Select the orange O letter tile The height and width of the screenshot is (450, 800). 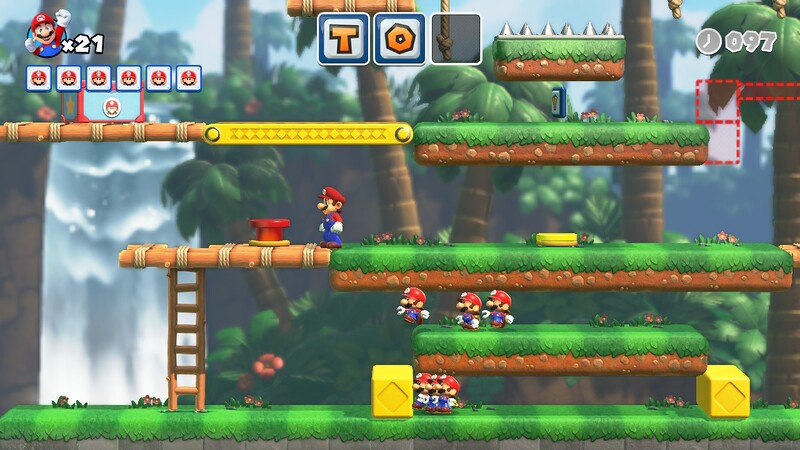399,39
